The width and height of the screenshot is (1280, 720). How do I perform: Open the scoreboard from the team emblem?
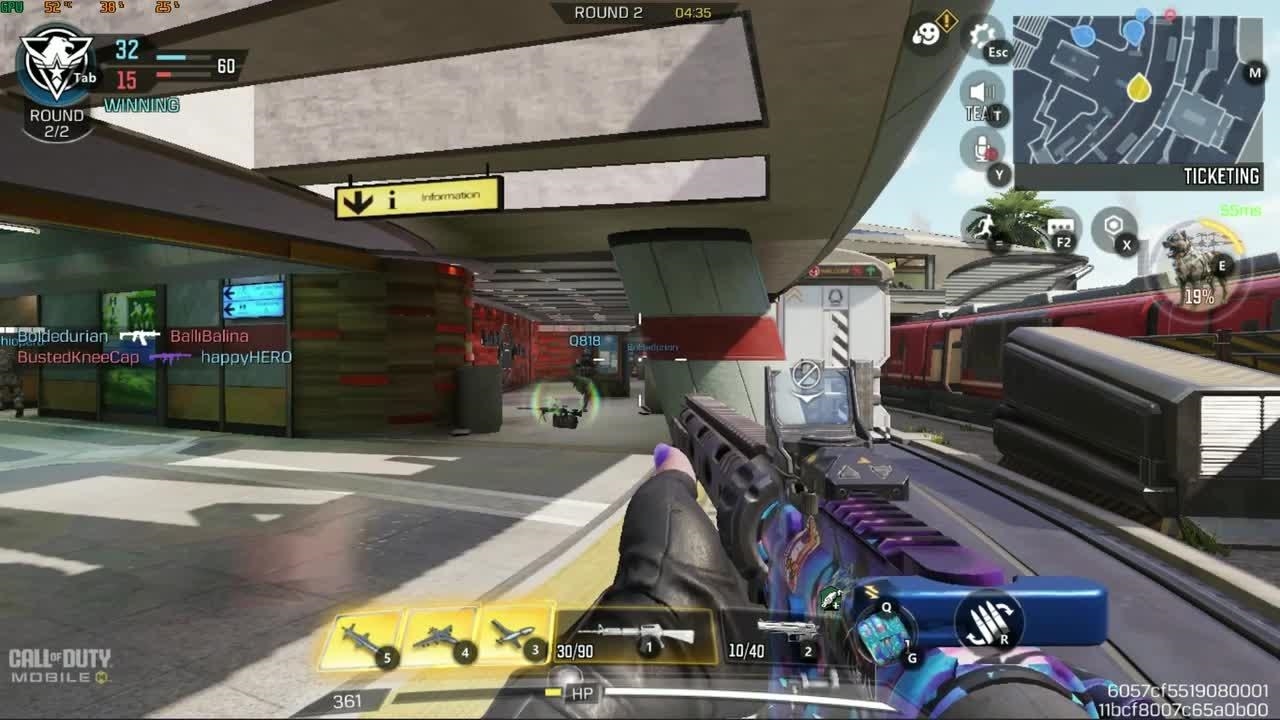56,65
